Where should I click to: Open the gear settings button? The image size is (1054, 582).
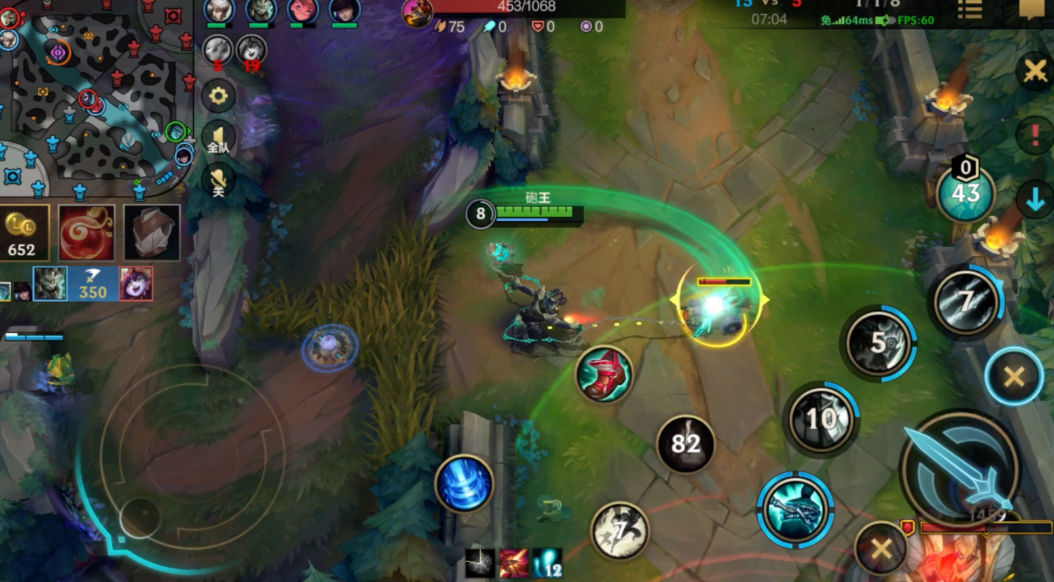pos(218,96)
